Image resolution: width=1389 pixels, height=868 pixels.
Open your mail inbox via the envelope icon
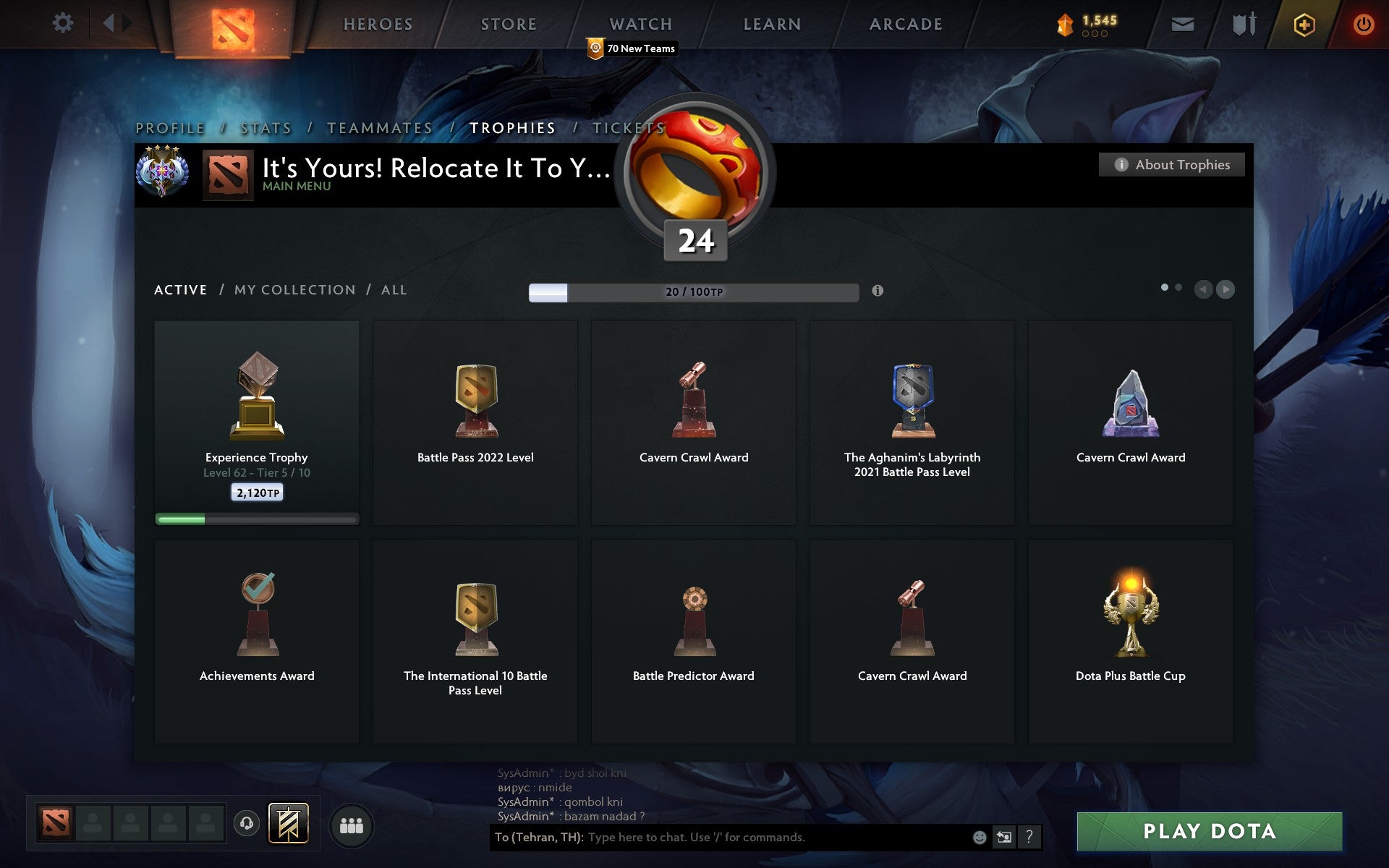(x=1182, y=24)
